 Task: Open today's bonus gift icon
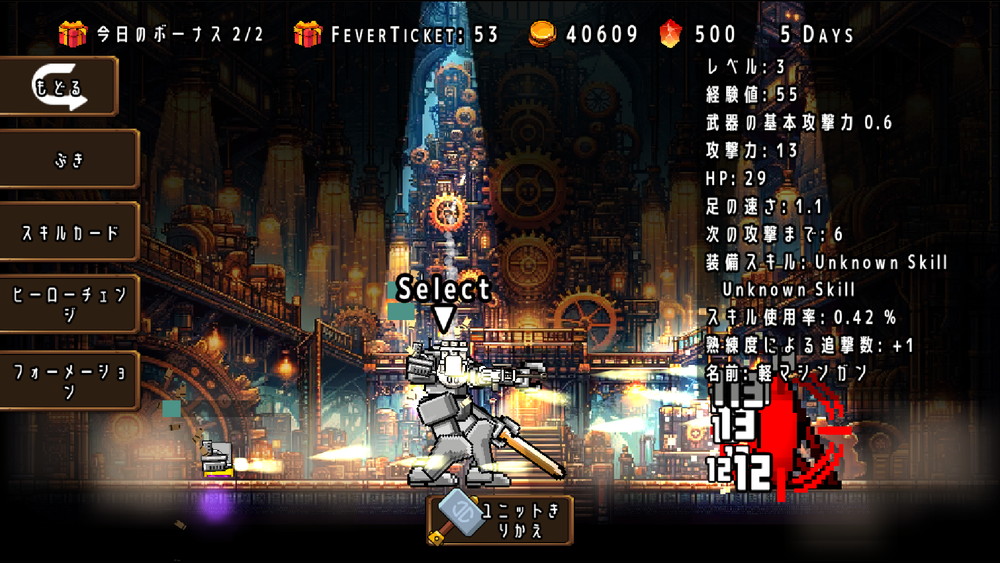click(73, 34)
